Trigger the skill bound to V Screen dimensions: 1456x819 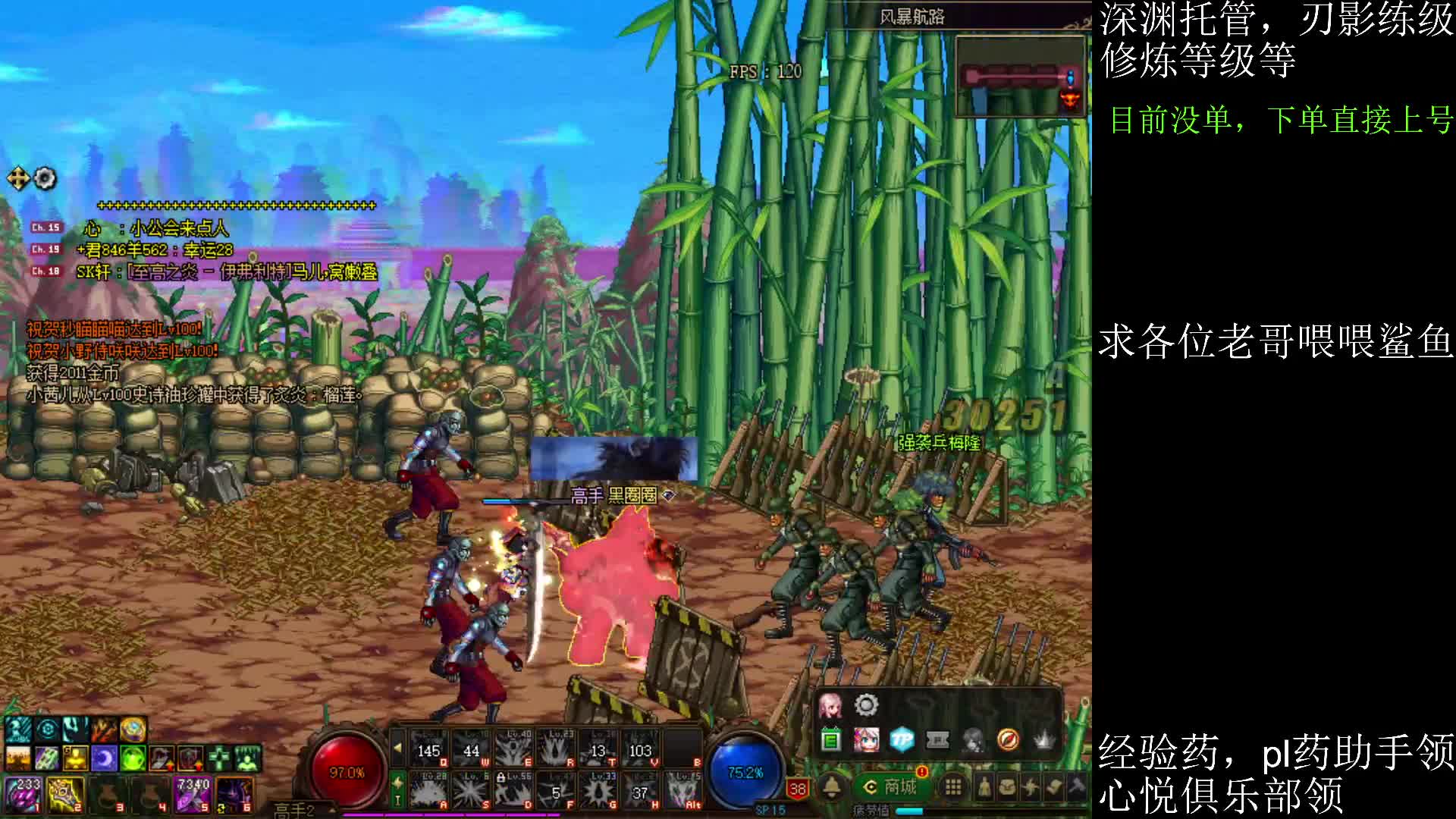(641, 748)
